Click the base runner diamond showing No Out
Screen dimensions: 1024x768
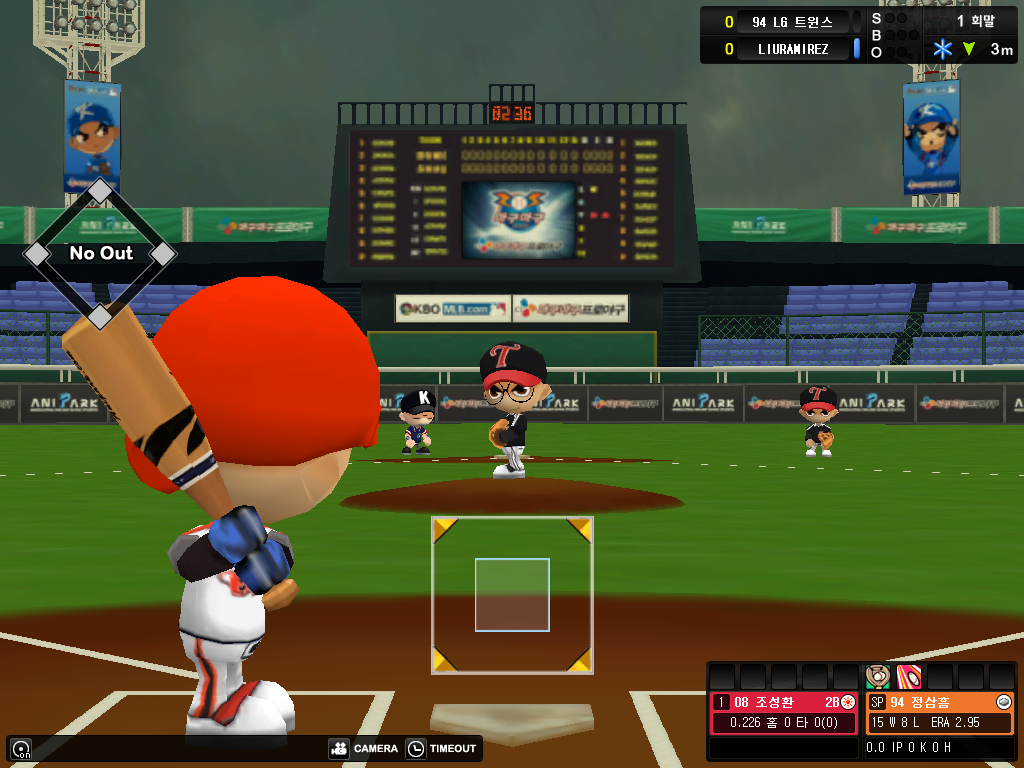coord(100,253)
